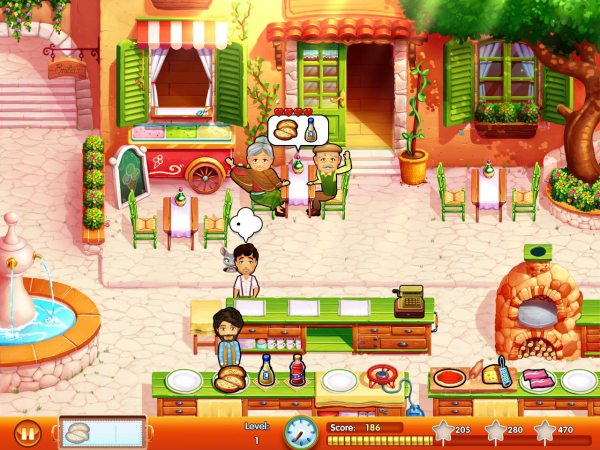
Task: Select the pizza base with tomato sauce
Action: 449,379
